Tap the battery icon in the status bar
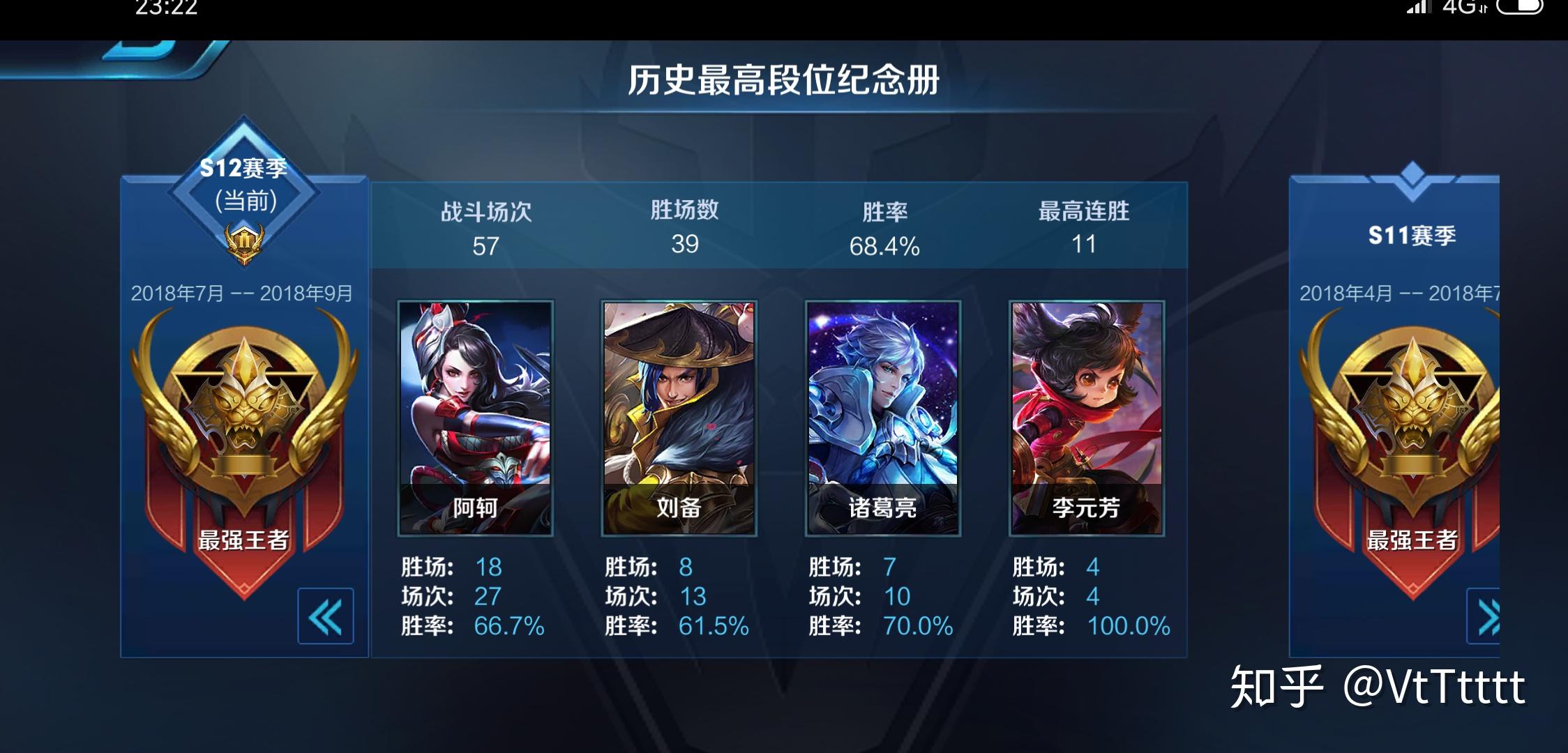 (x=1521, y=9)
